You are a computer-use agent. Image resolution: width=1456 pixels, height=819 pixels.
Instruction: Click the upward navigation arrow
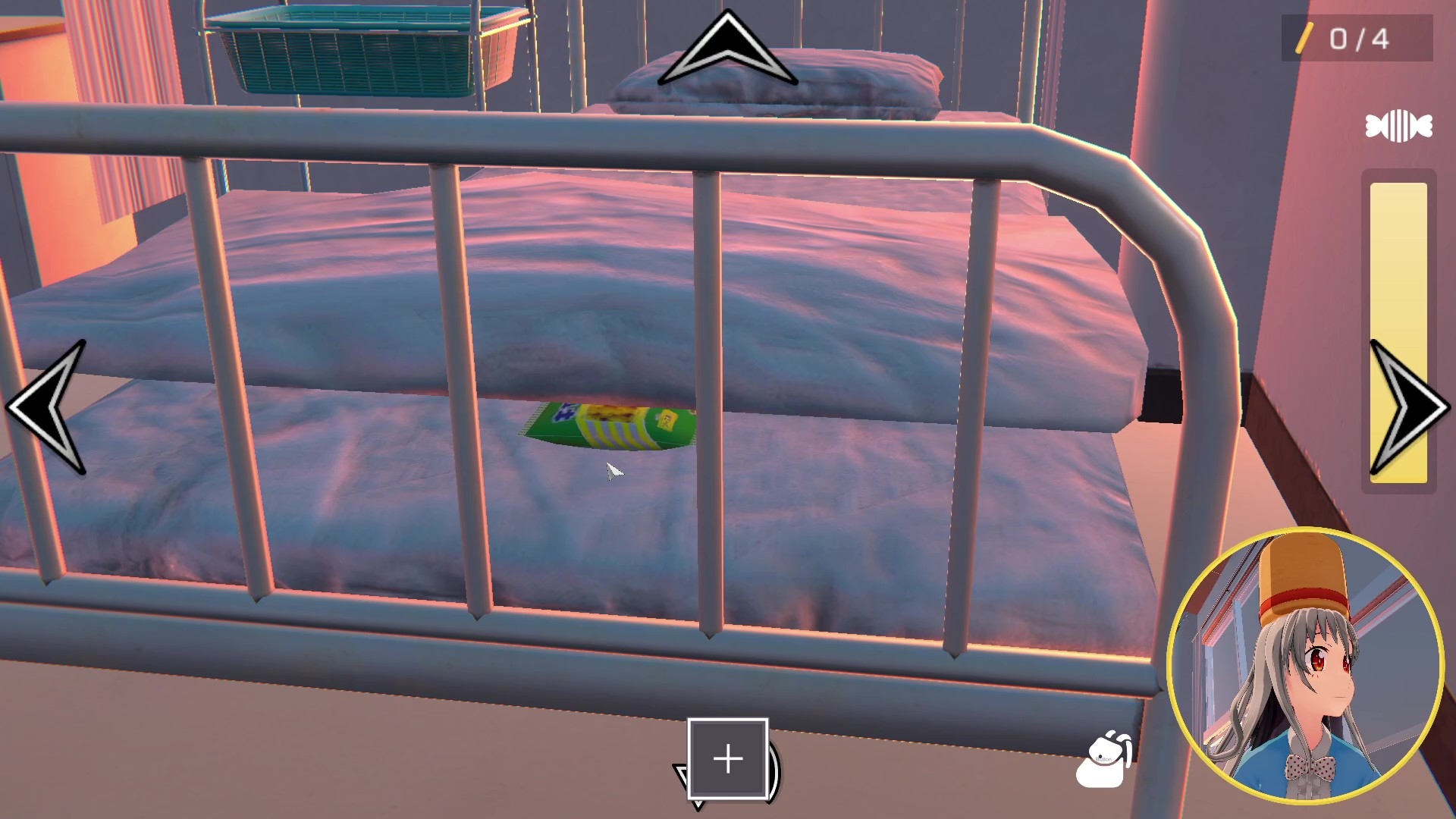point(727,50)
